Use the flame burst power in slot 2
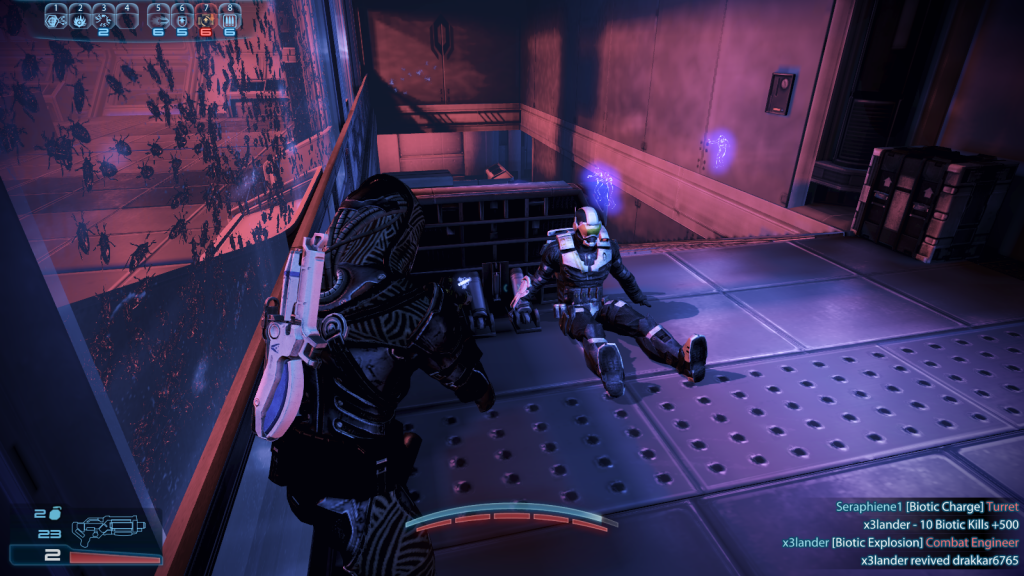1024x576 pixels. coord(78,19)
